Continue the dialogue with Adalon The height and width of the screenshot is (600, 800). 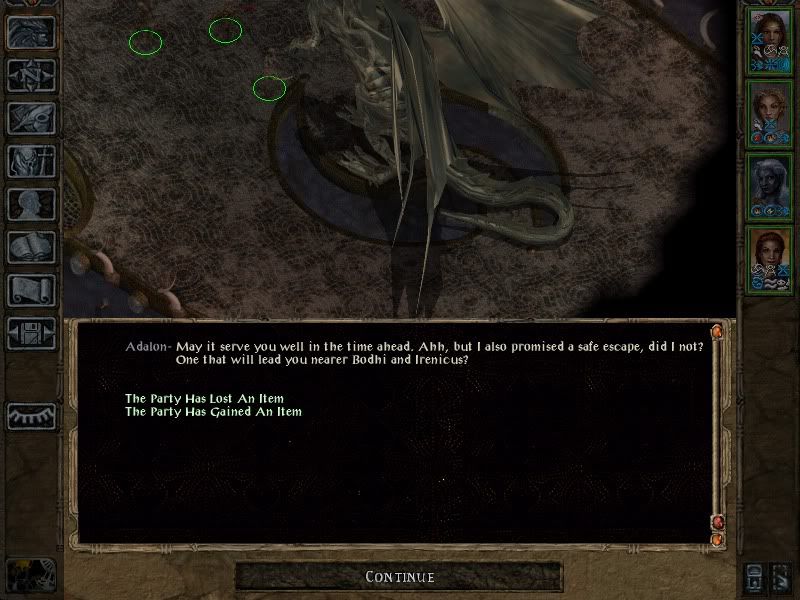(x=400, y=577)
